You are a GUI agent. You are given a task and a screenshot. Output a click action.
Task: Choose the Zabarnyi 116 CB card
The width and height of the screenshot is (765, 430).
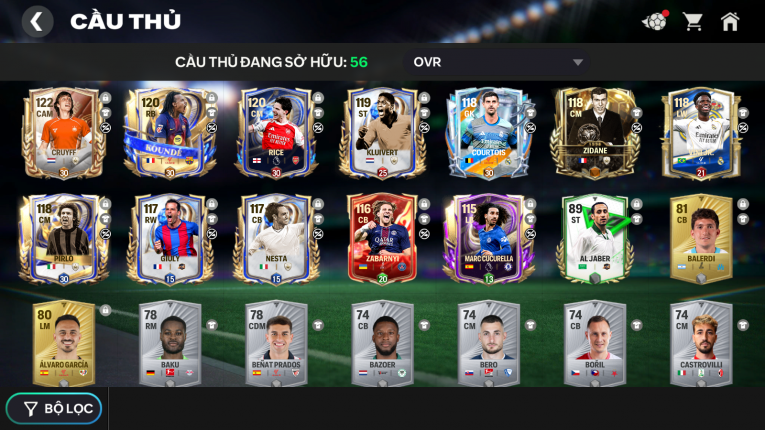pos(381,239)
